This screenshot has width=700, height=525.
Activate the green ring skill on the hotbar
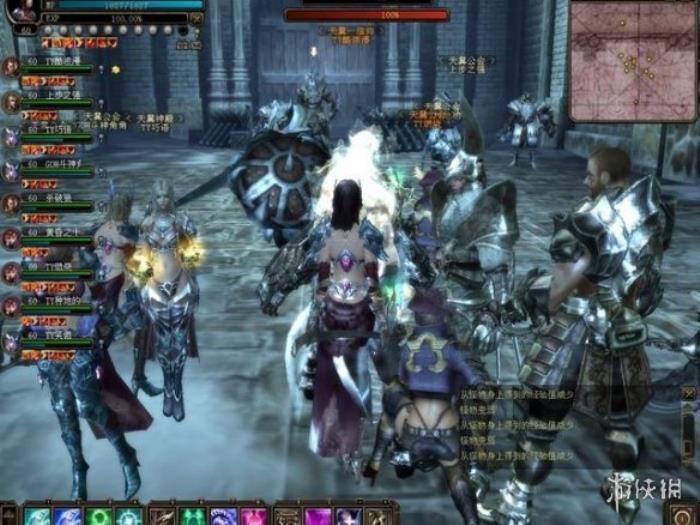point(98,516)
